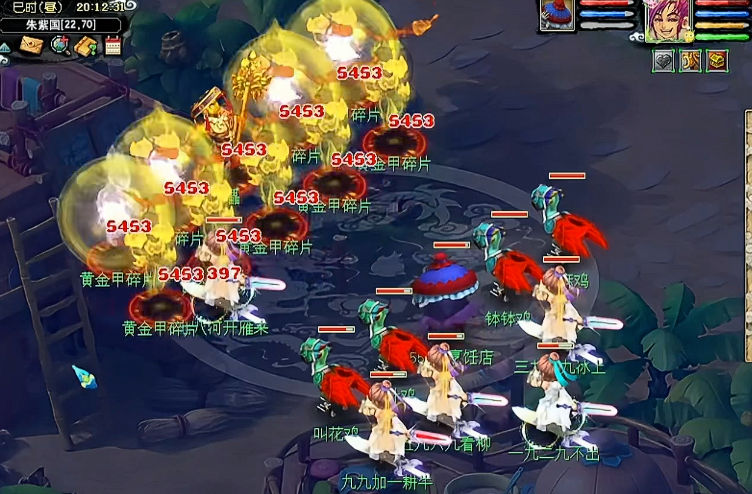Viewport: 752px width, 494px height.
Task: Click the golden swirl icon beside the heart
Action: (x=690, y=61)
